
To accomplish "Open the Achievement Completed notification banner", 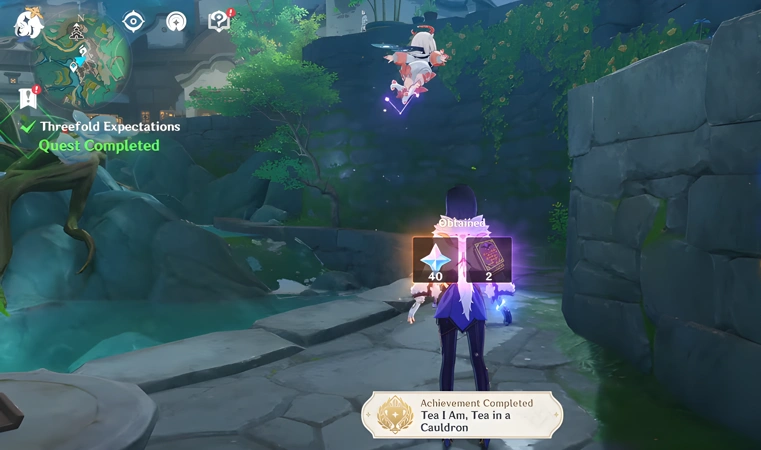I will click(462, 414).
